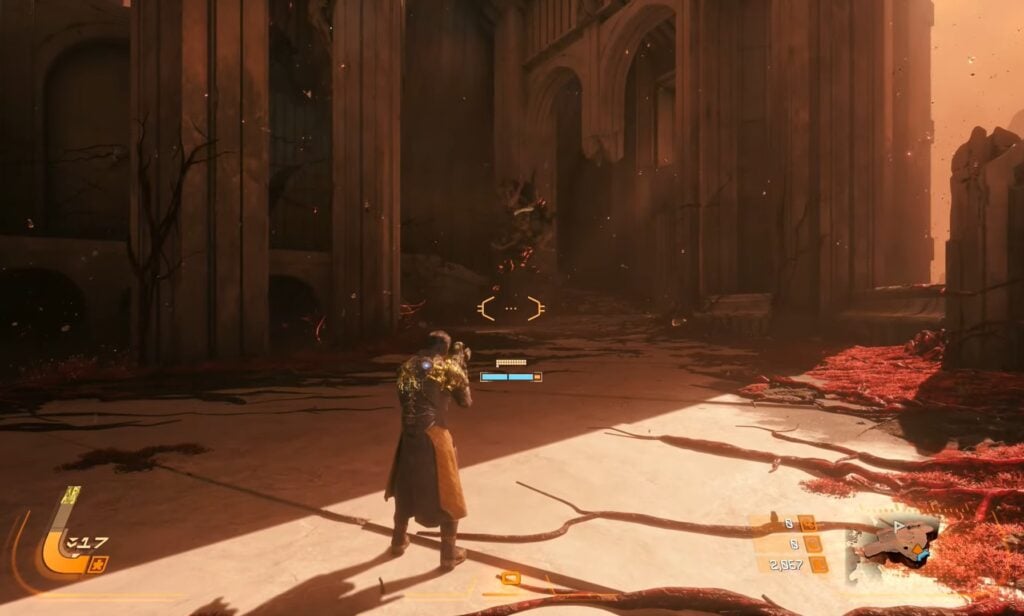The width and height of the screenshot is (1024, 616).
Task: Click the small orange square icon at bottom center
Action: click(510, 578)
